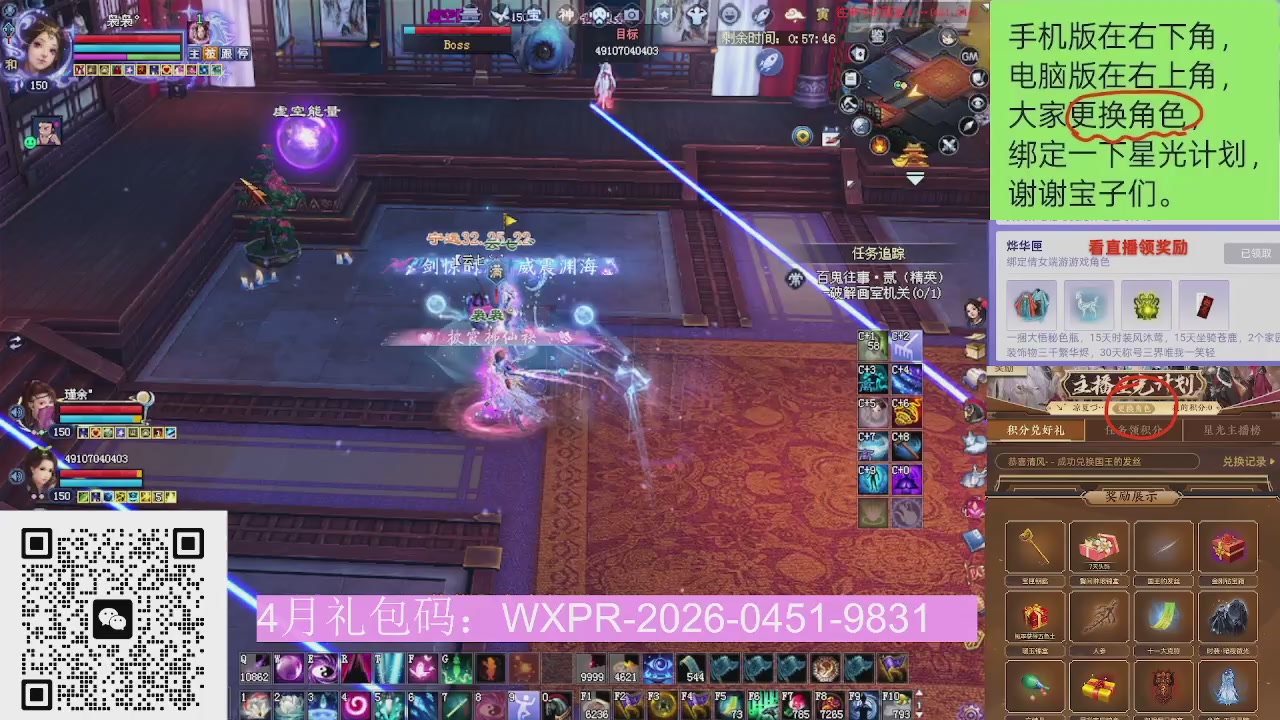Expand the 兑换记录 exchange records list
Viewport: 1280px width, 720px height.
click(x=1246, y=462)
